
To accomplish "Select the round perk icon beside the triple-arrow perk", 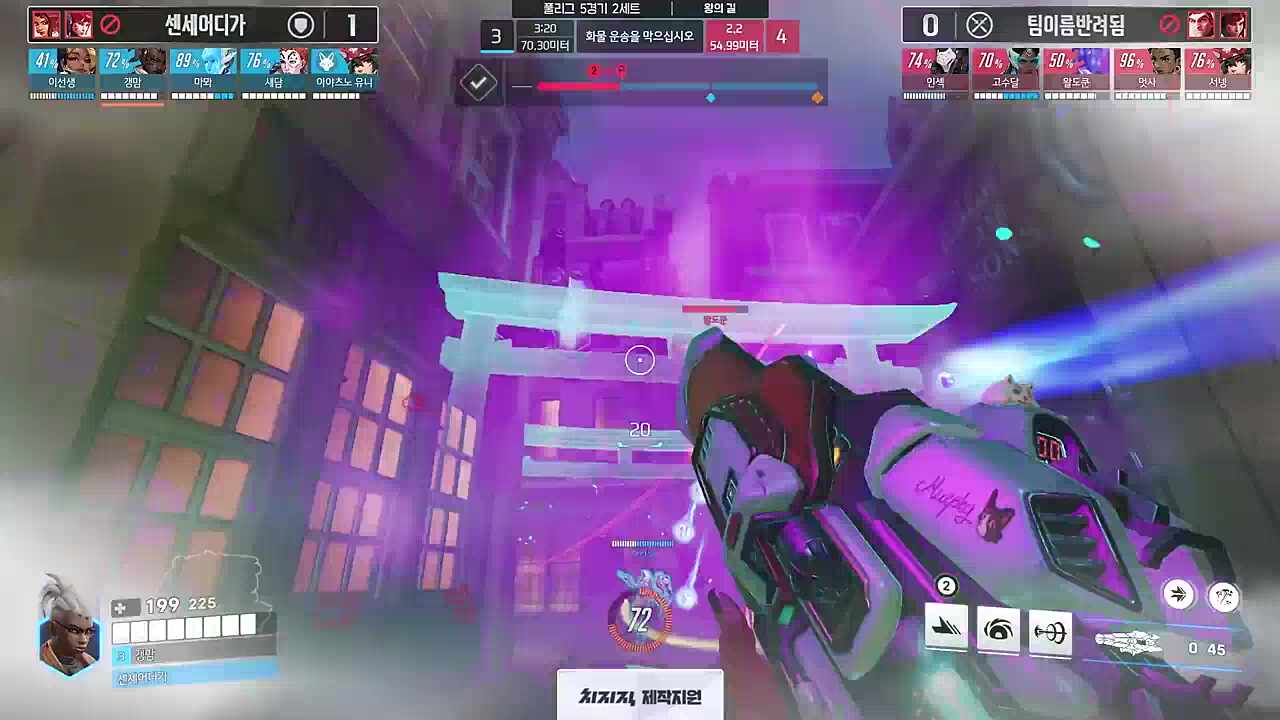I will (x=1224, y=597).
